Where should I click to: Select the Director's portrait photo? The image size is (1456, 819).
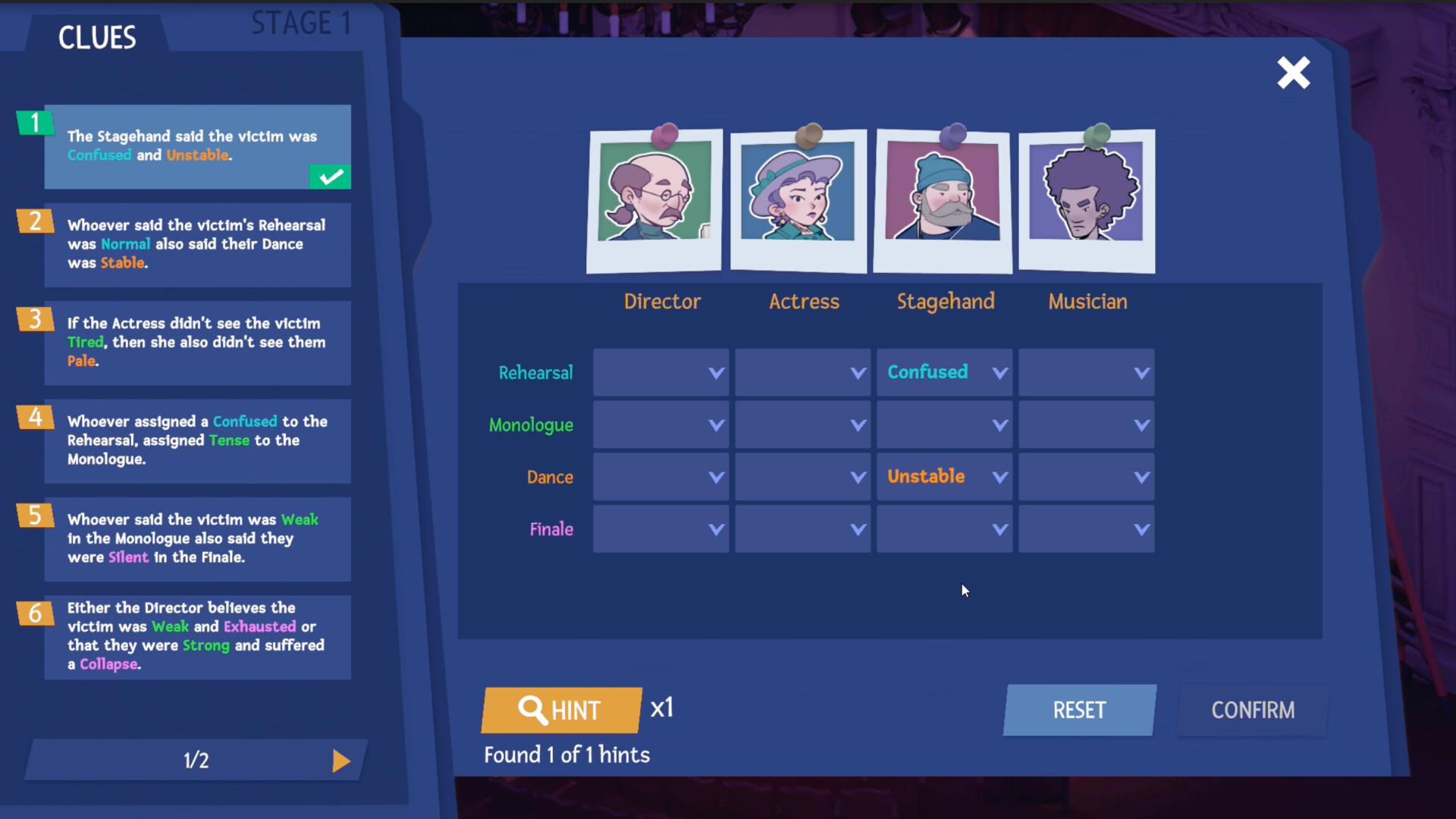[654, 201]
